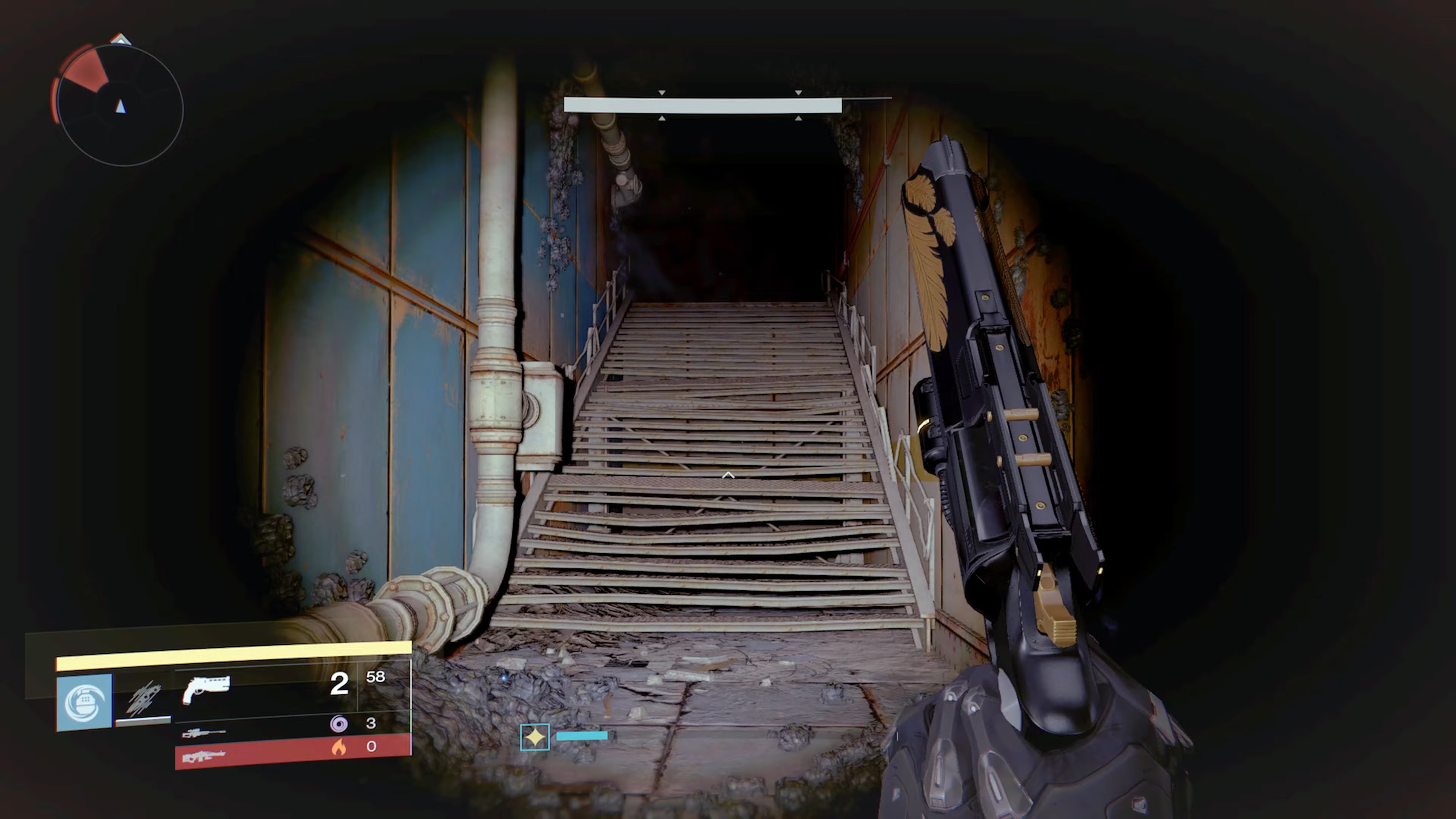Select the heavy machine gun icon

204,756
